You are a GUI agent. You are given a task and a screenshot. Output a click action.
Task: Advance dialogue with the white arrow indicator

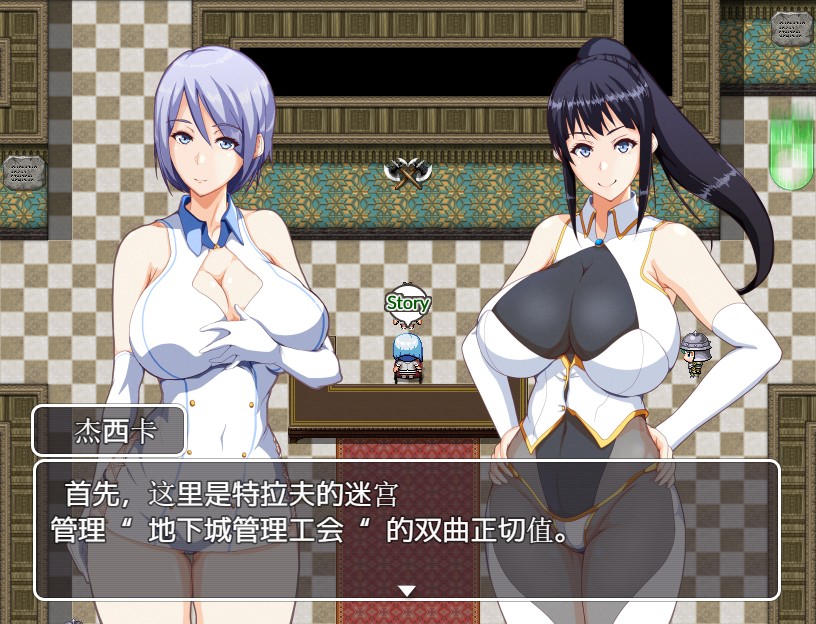pyautogui.click(x=406, y=590)
